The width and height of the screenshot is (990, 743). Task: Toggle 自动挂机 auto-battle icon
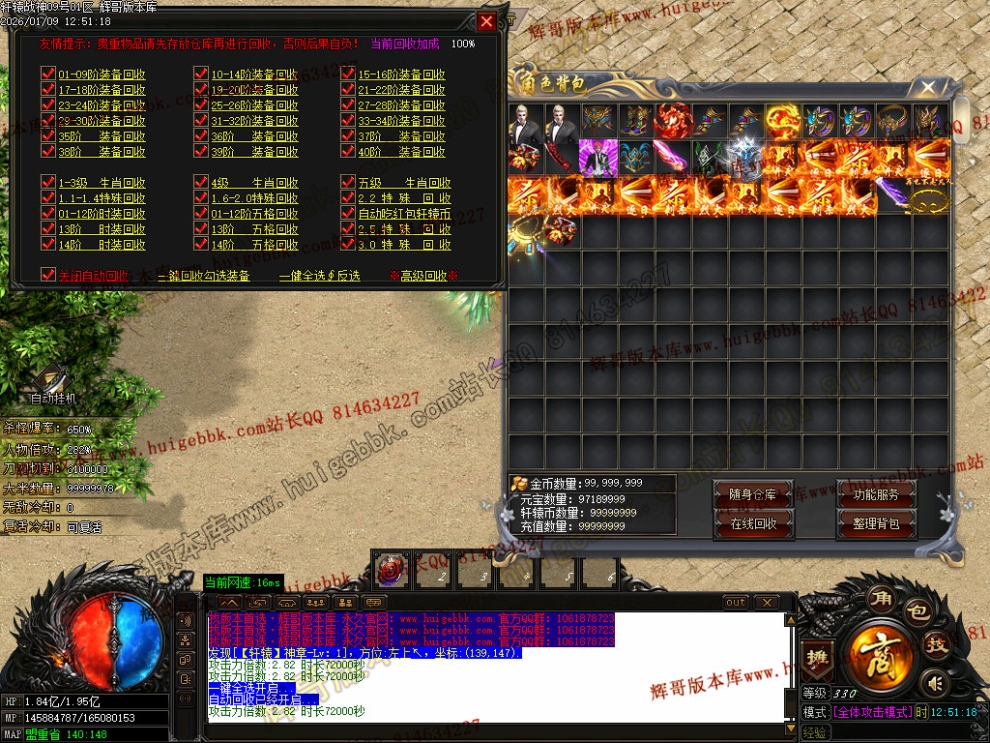click(52, 385)
